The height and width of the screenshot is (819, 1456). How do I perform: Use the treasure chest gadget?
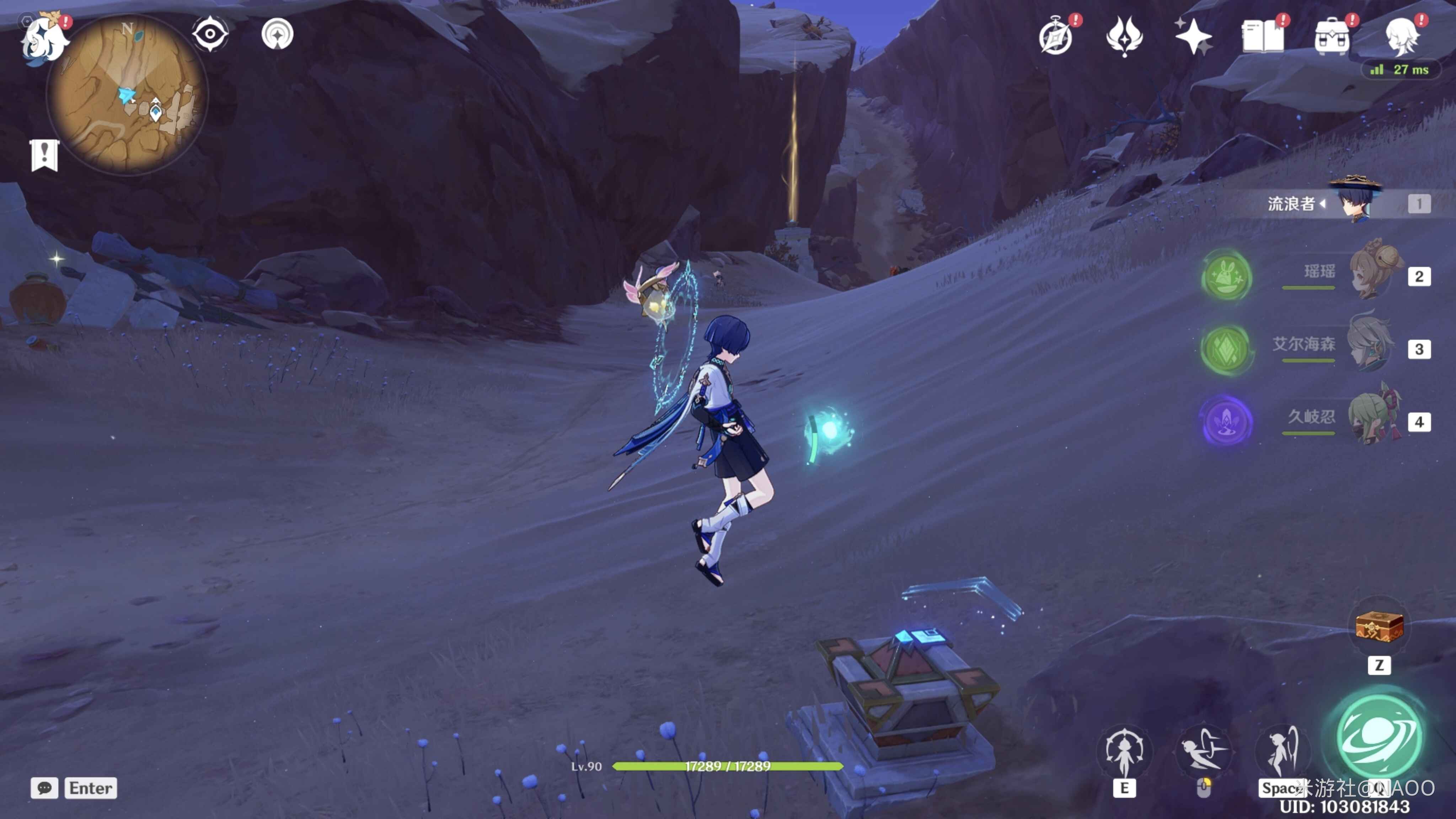click(1379, 626)
